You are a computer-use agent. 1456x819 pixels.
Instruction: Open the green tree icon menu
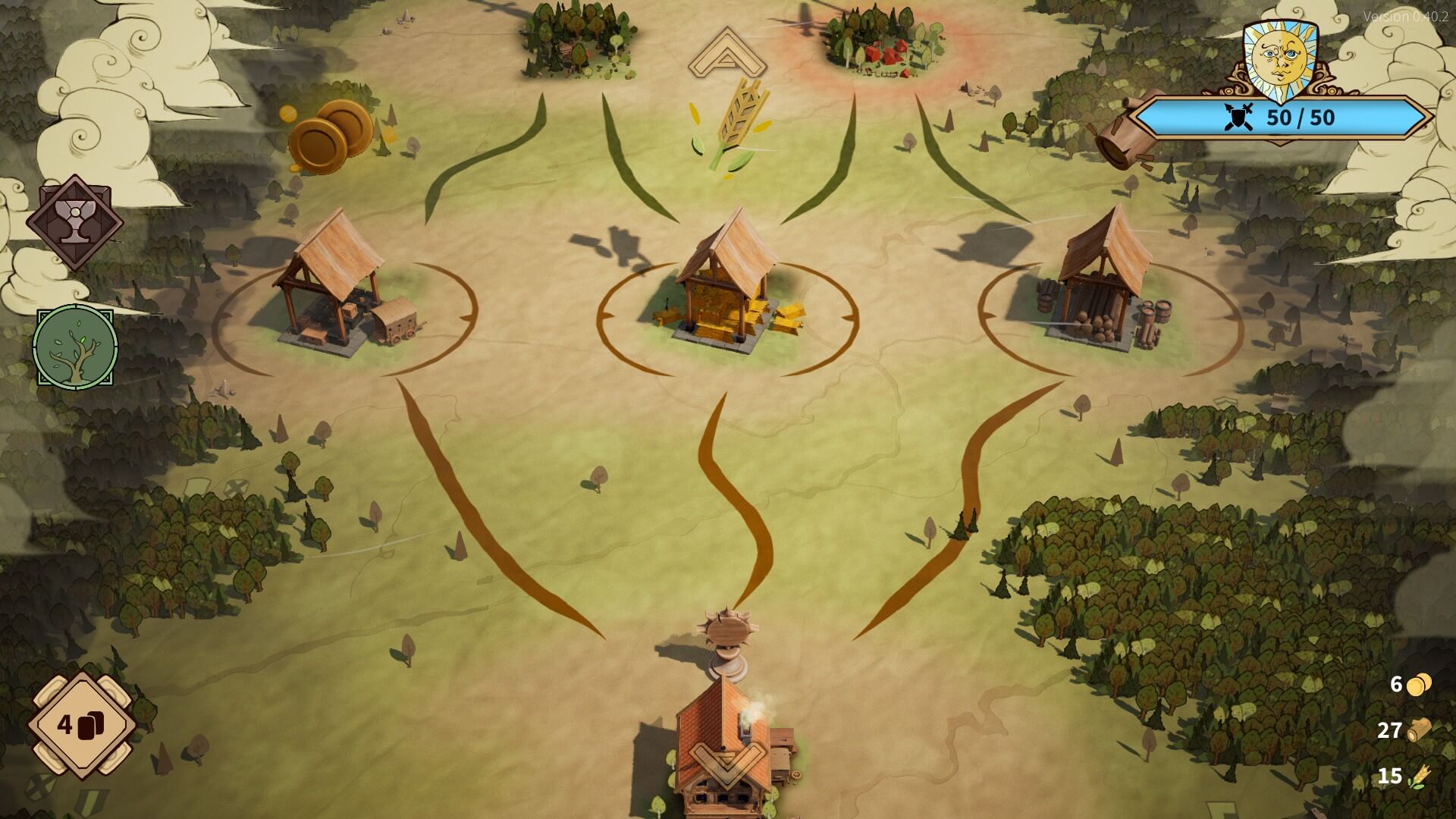coord(76,347)
